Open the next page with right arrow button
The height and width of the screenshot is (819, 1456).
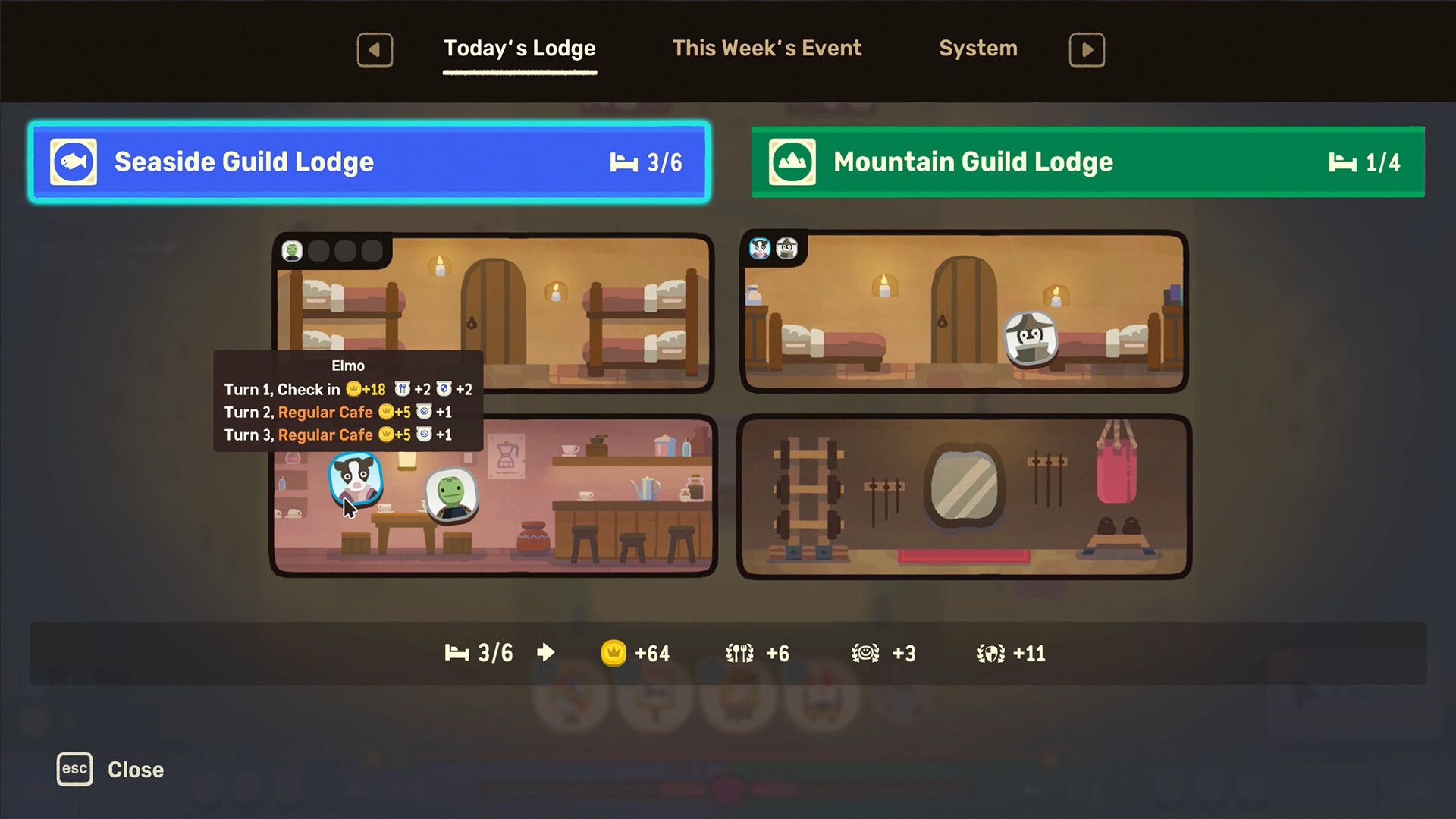click(1087, 50)
